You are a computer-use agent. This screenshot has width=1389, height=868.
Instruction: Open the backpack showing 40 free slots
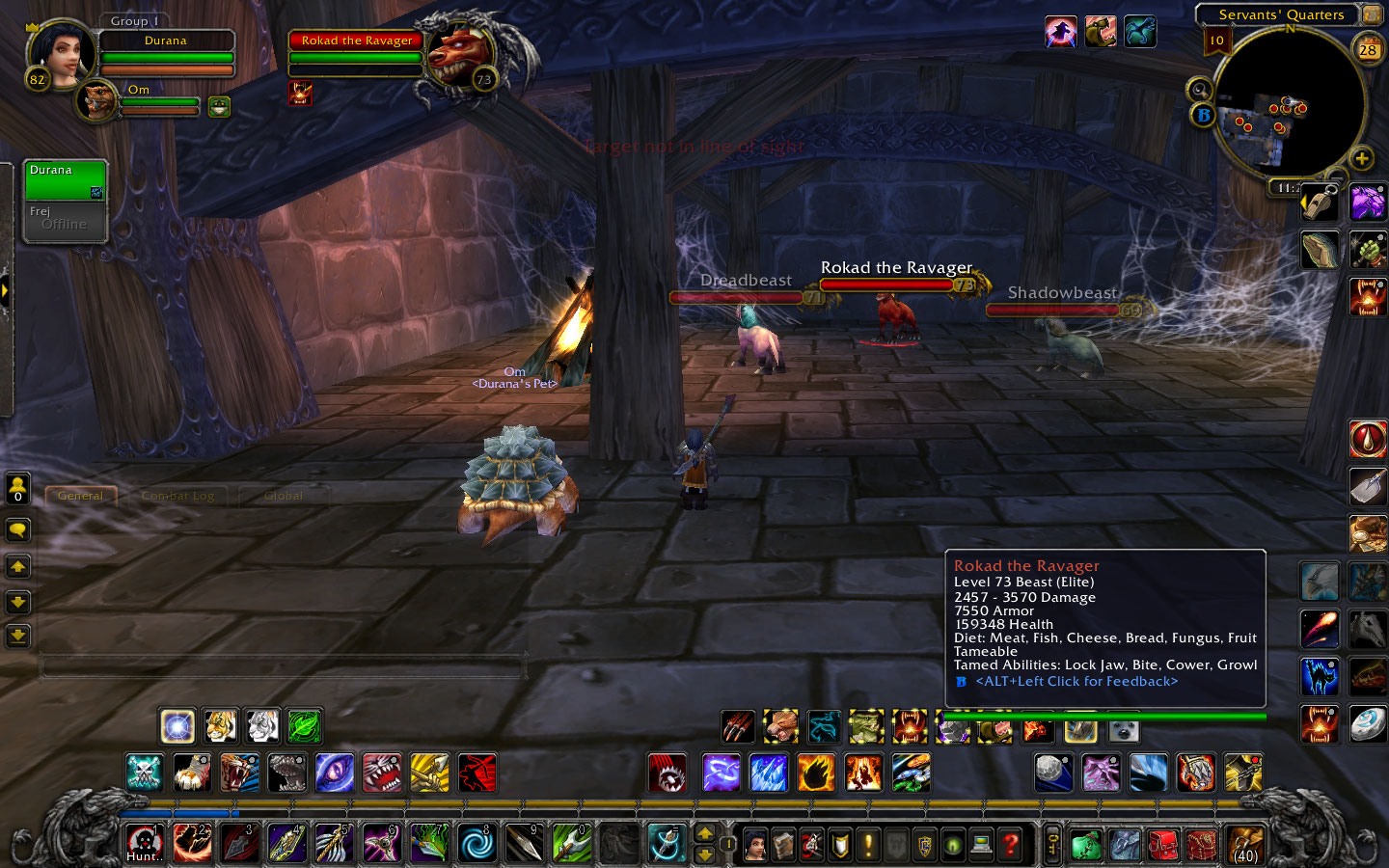(1245, 846)
